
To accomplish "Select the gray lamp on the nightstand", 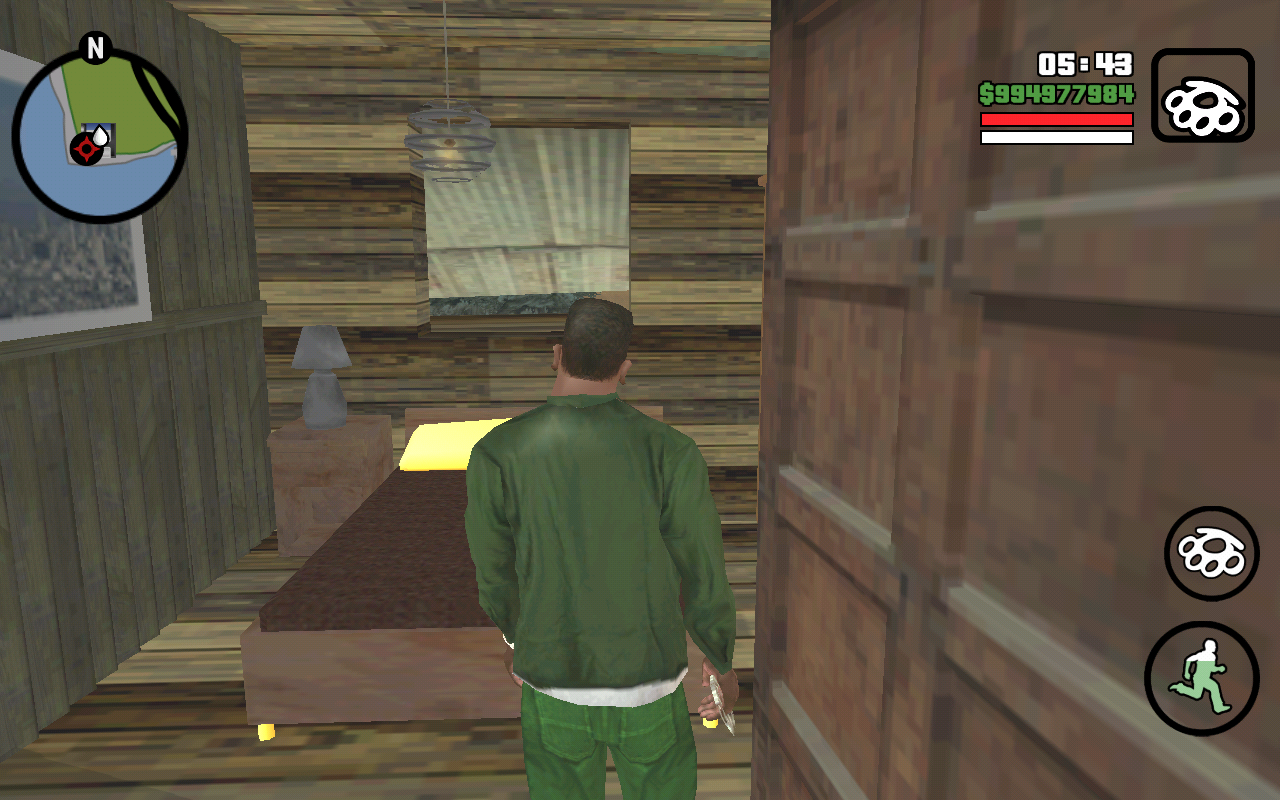I will tap(322, 375).
